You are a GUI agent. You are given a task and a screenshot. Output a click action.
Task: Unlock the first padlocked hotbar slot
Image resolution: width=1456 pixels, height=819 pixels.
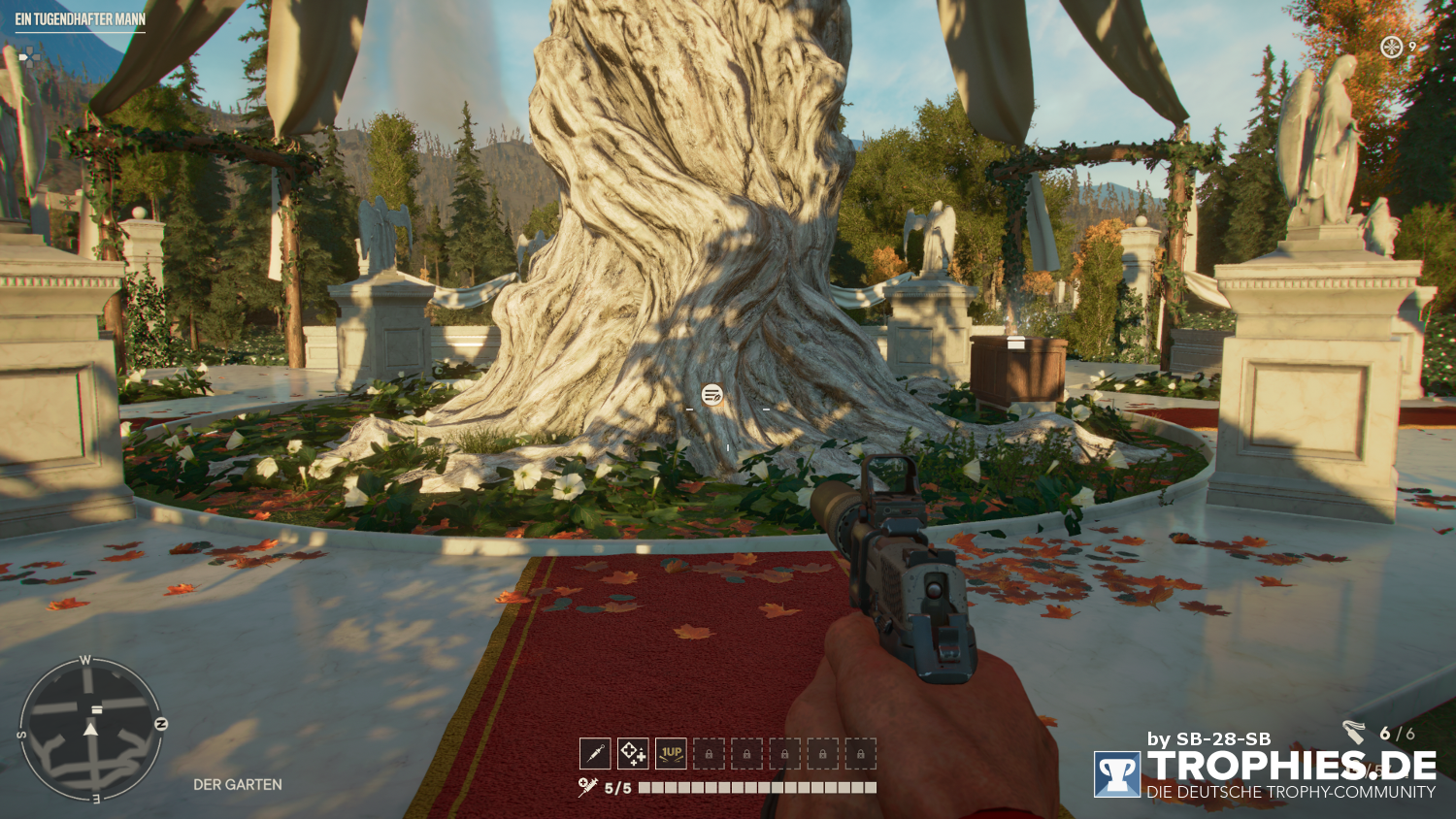(x=711, y=753)
